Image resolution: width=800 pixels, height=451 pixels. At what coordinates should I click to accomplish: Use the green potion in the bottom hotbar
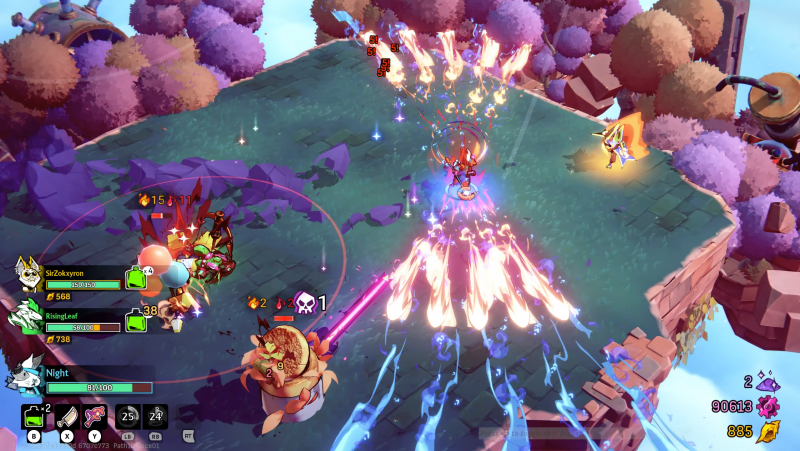(x=33, y=415)
